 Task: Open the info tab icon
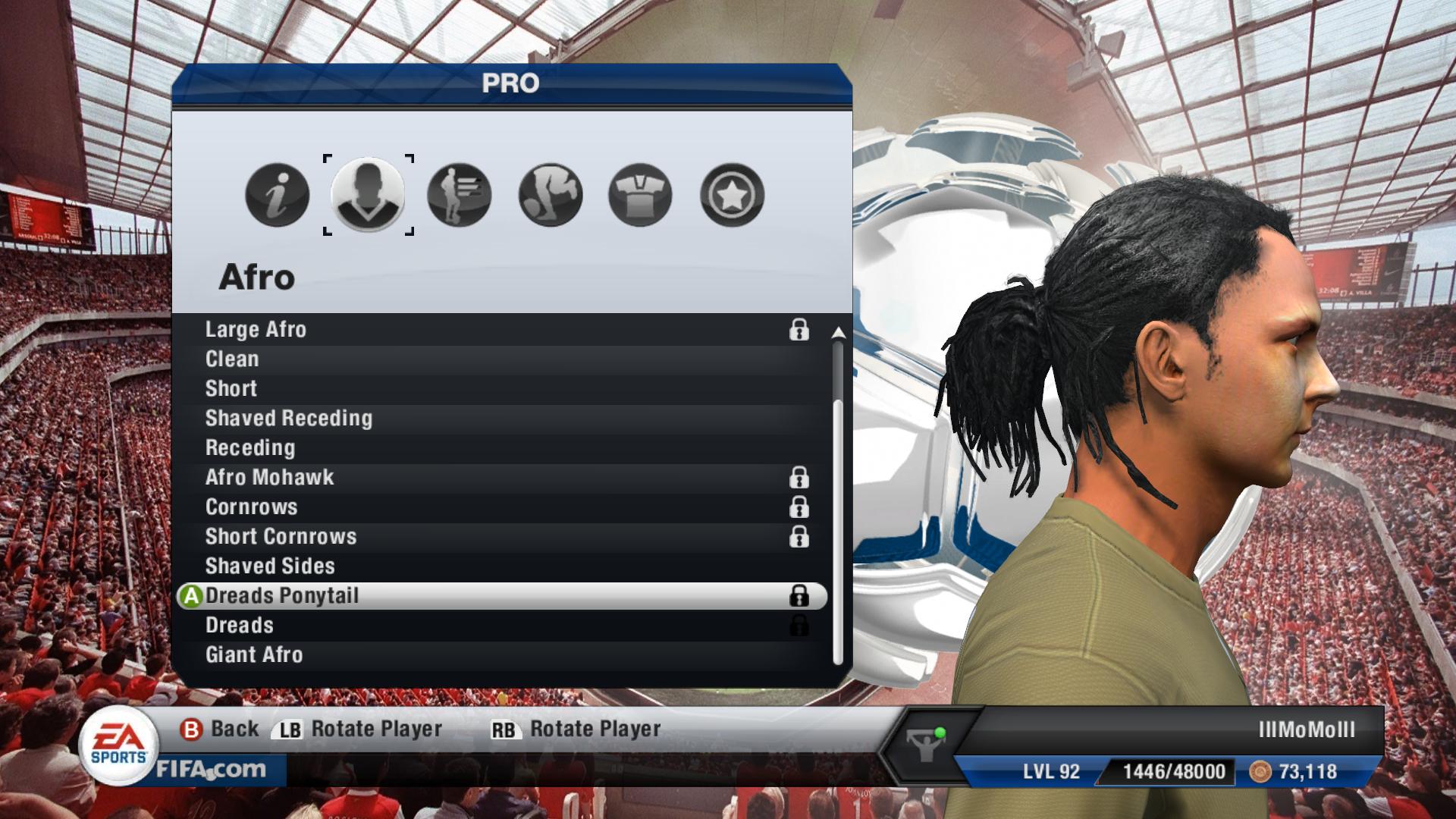click(x=278, y=195)
